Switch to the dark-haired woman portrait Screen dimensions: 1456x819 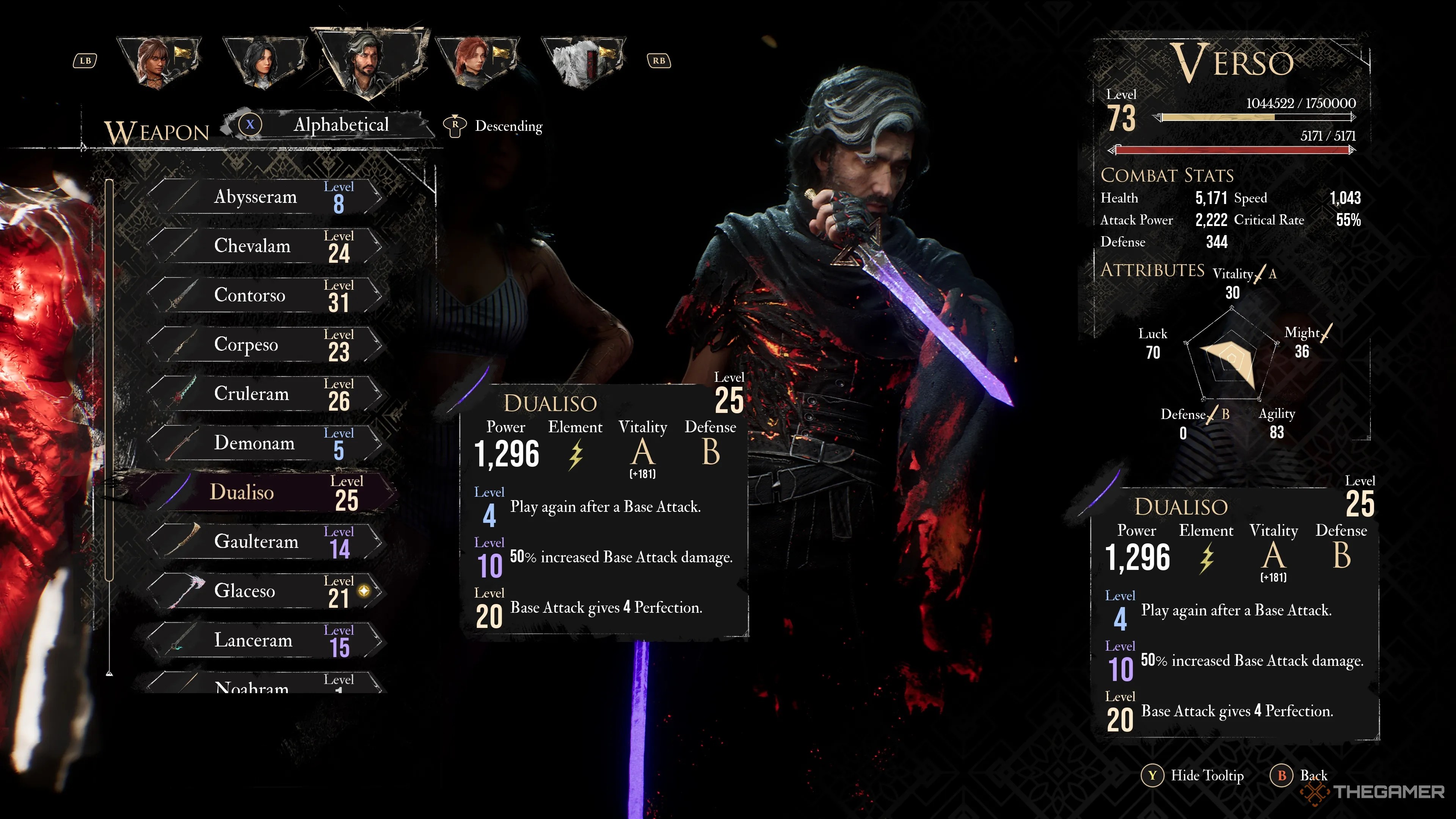click(264, 62)
